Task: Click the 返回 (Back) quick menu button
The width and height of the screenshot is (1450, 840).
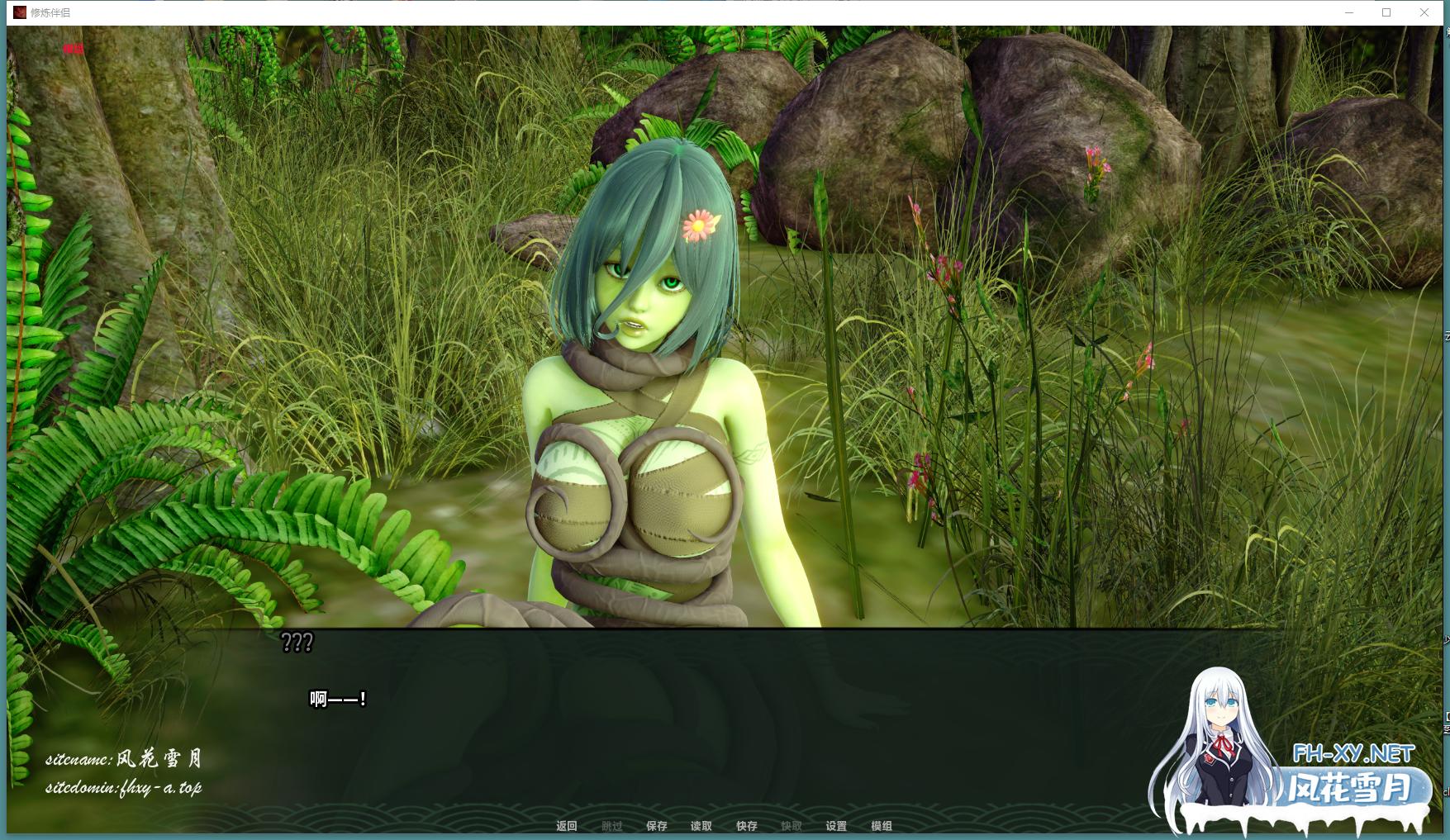Action: (567, 826)
